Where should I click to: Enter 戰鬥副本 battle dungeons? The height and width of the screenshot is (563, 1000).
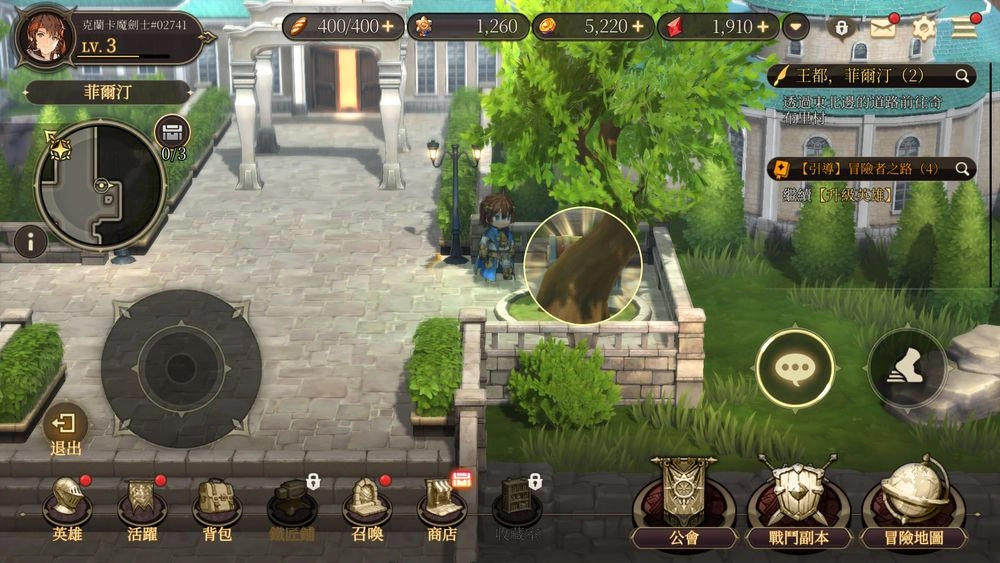[798, 502]
